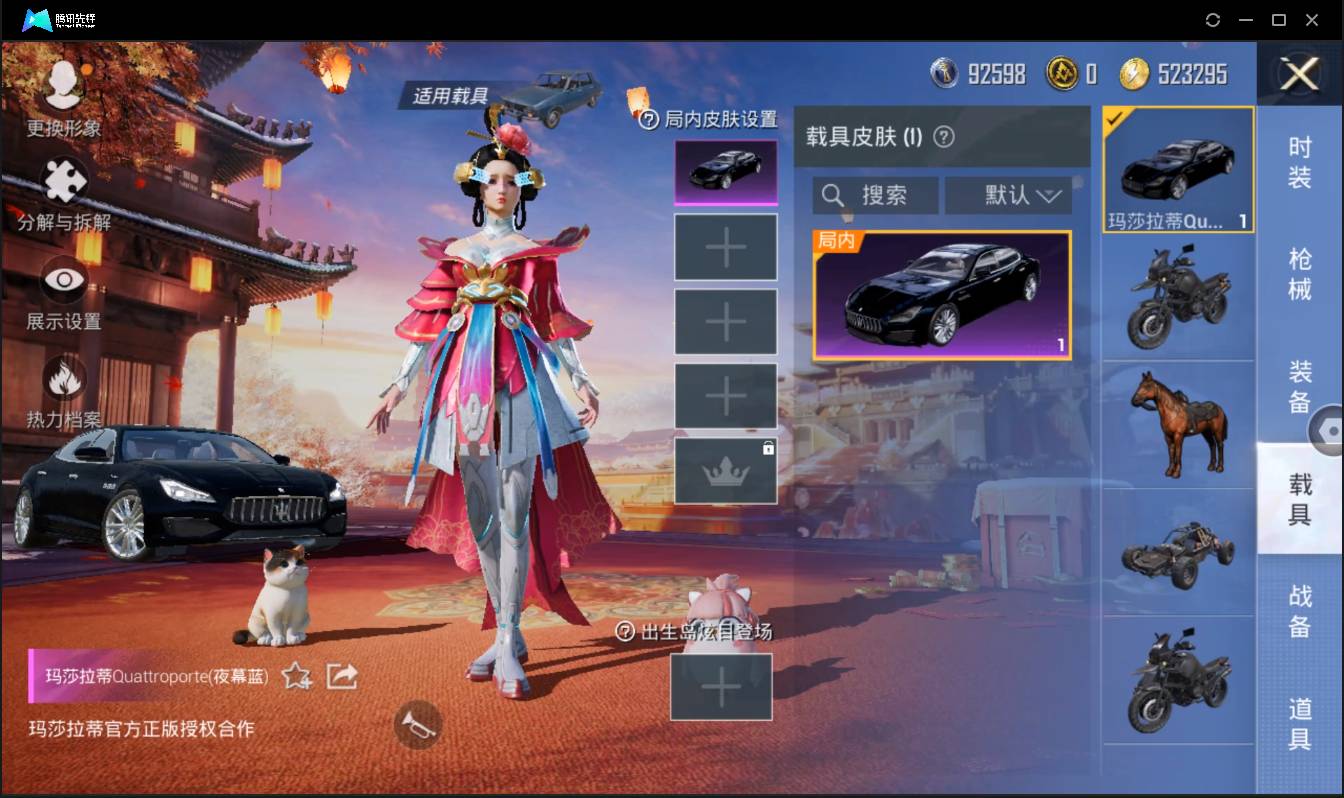Image resolution: width=1344 pixels, height=798 pixels.
Task: Favorite the Maserati with the star toggle
Action: 295,676
